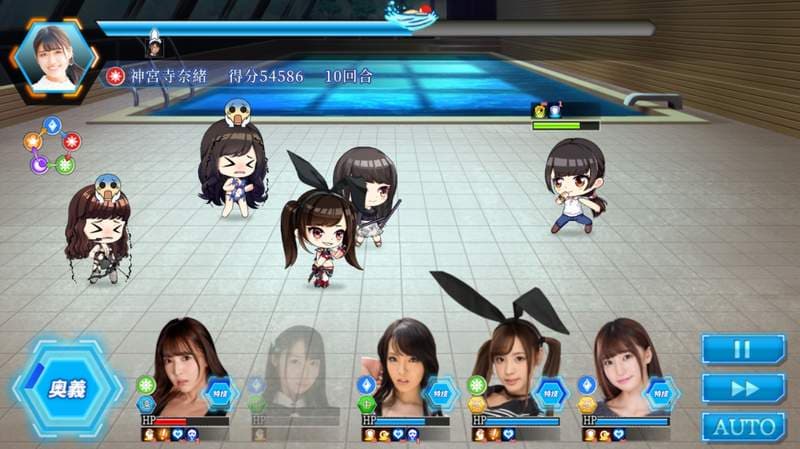Trigger 特技 on the red HP bar card

coord(221,394)
